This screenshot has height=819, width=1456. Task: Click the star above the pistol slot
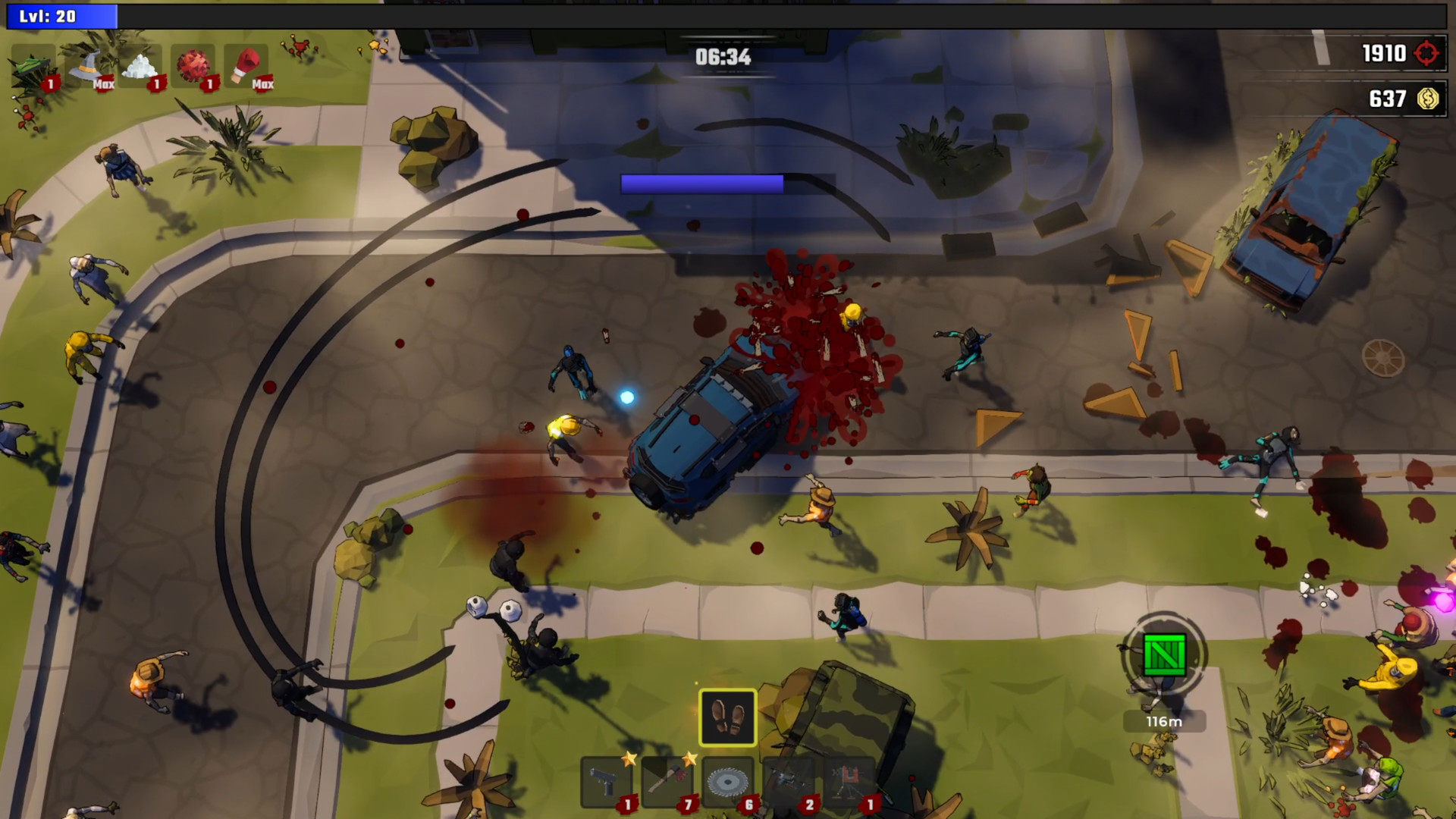(x=630, y=758)
